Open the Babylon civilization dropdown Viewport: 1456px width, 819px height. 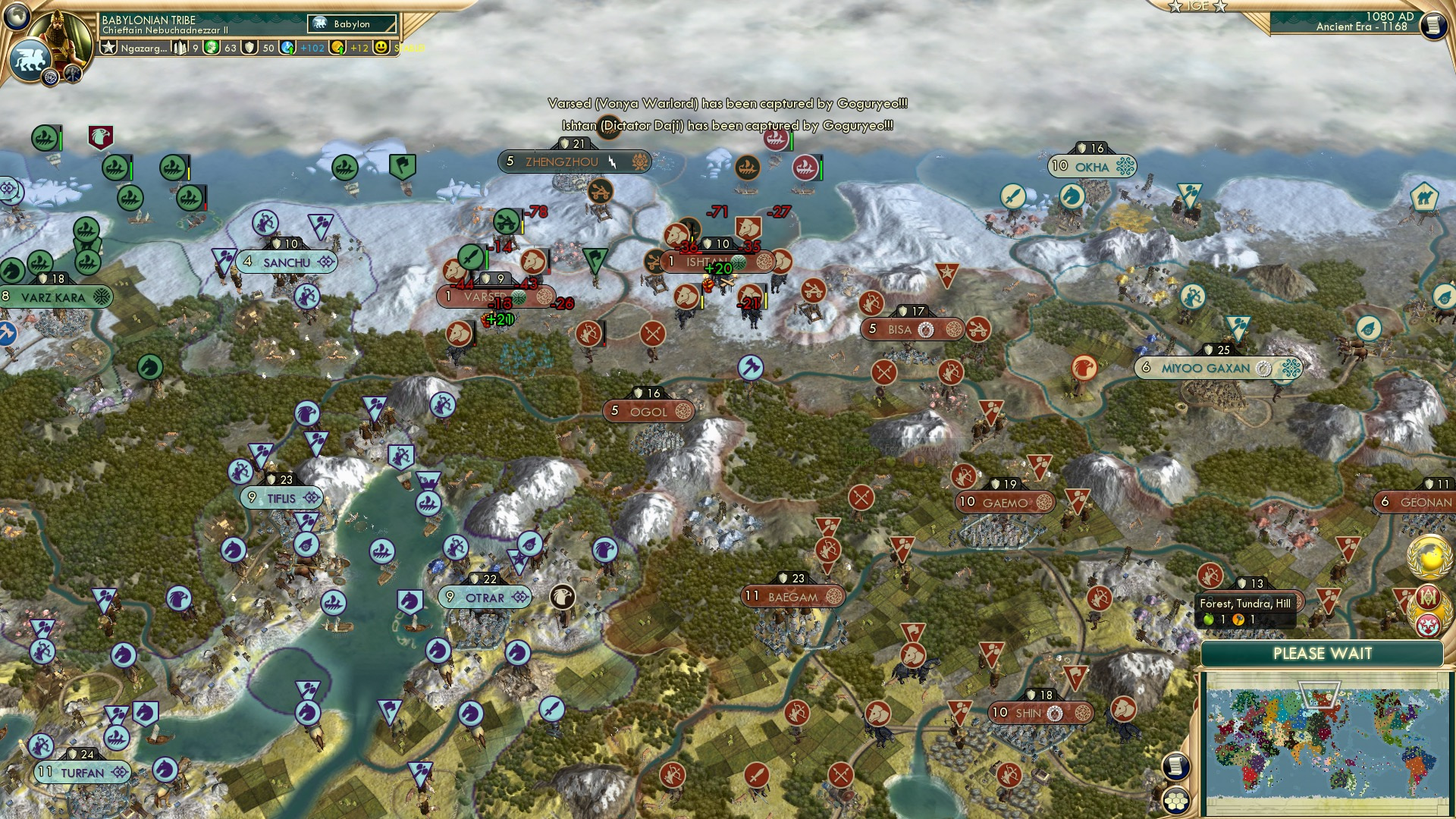[x=351, y=24]
